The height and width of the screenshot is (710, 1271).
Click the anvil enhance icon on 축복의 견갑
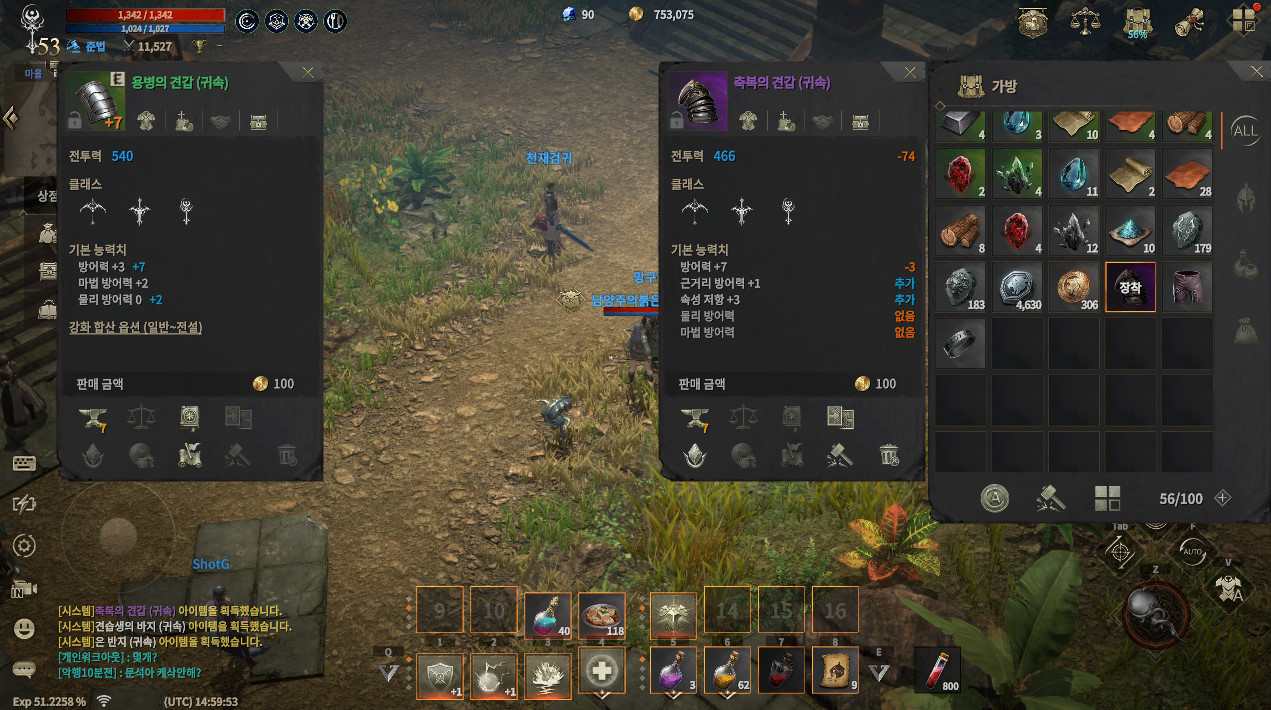(694, 418)
